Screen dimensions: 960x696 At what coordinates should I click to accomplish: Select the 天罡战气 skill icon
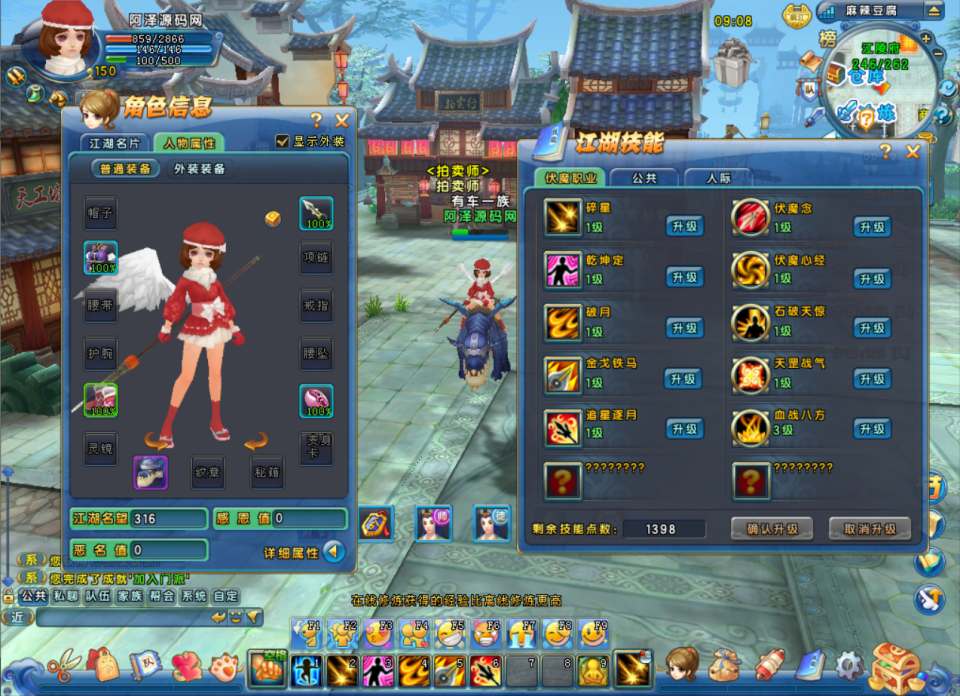750,373
